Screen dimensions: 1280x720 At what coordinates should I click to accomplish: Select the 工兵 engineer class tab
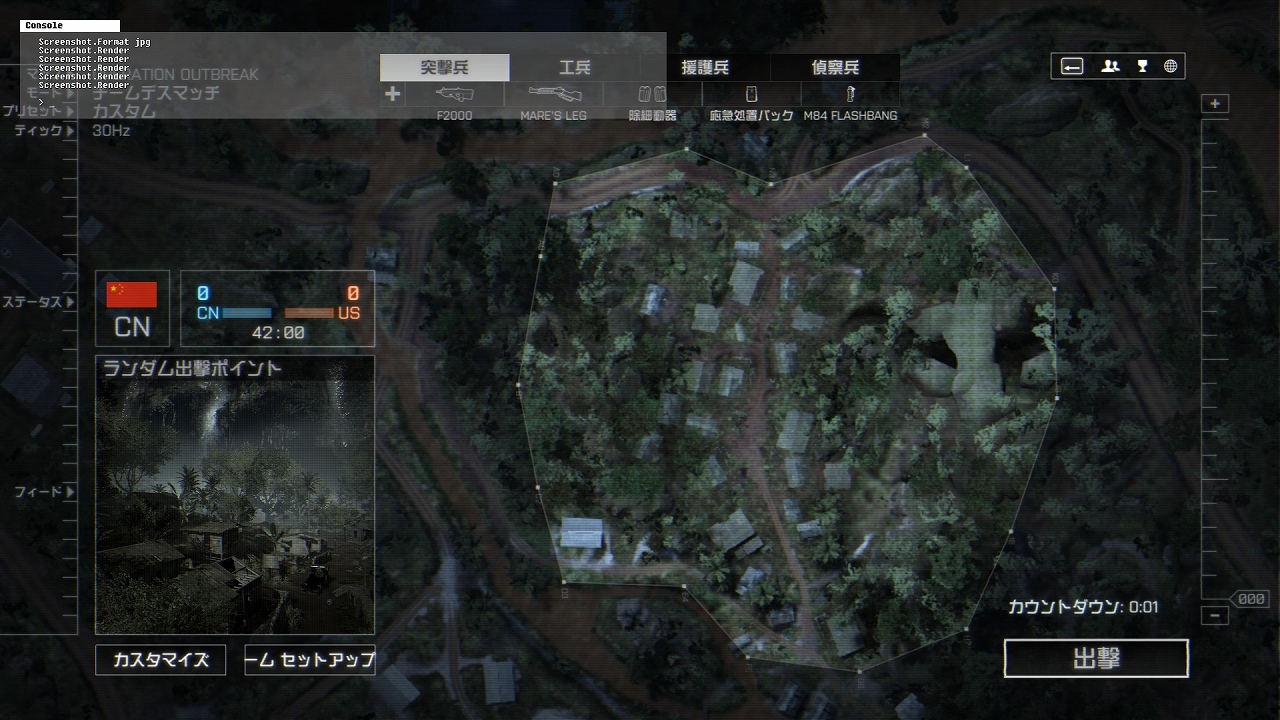575,68
